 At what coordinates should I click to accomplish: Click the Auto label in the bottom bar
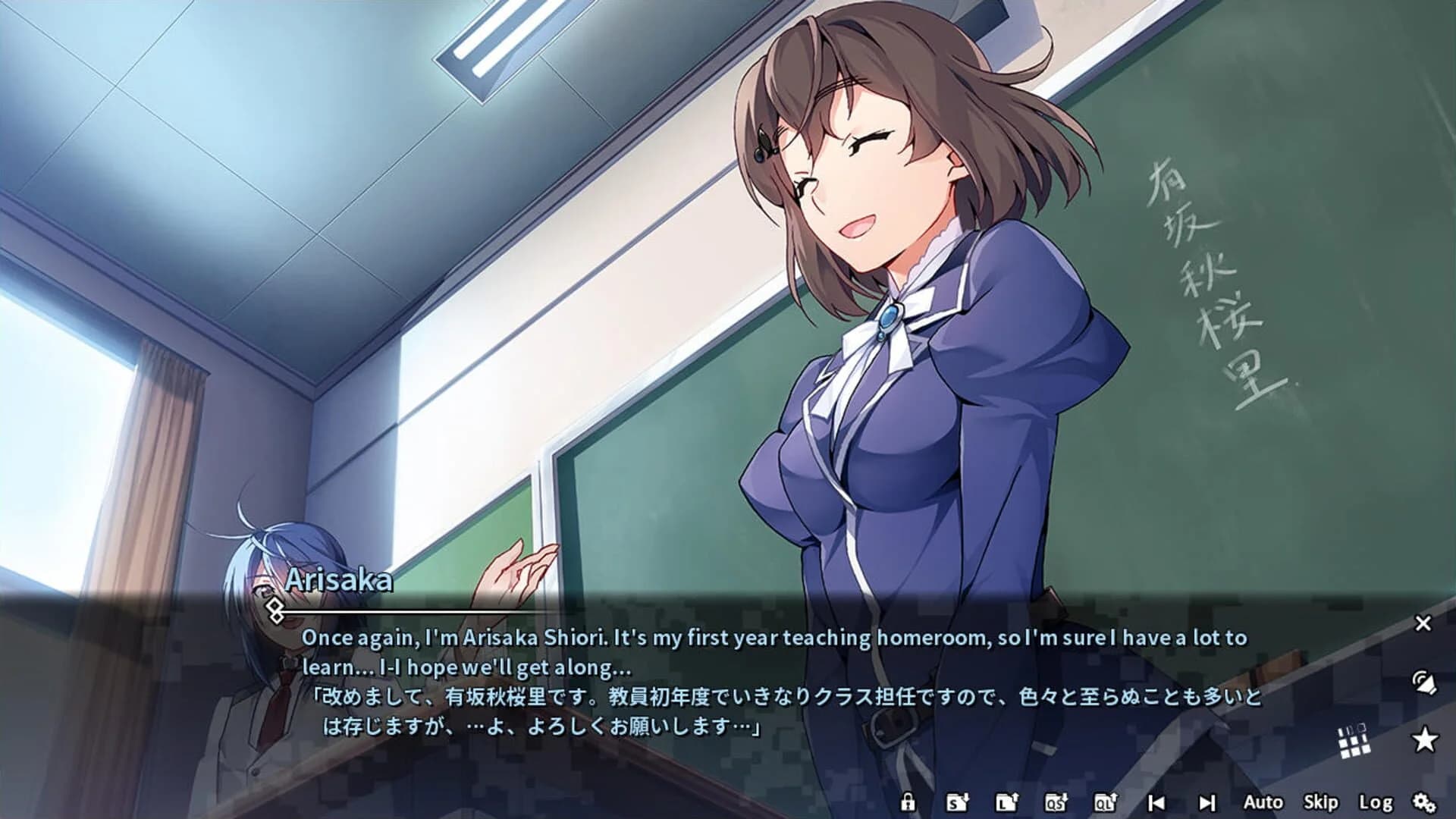pyautogui.click(x=1265, y=802)
